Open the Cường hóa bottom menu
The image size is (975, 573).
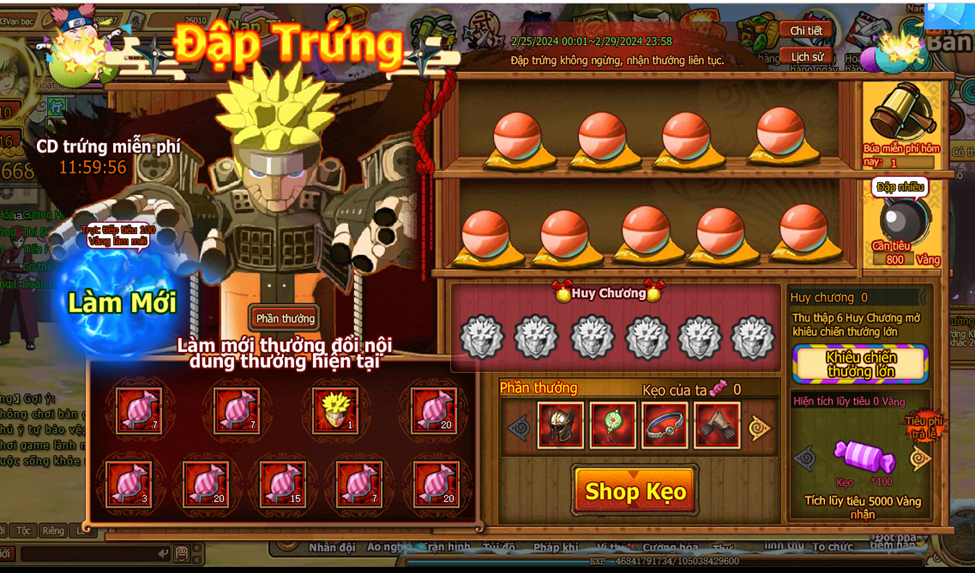[x=671, y=548]
